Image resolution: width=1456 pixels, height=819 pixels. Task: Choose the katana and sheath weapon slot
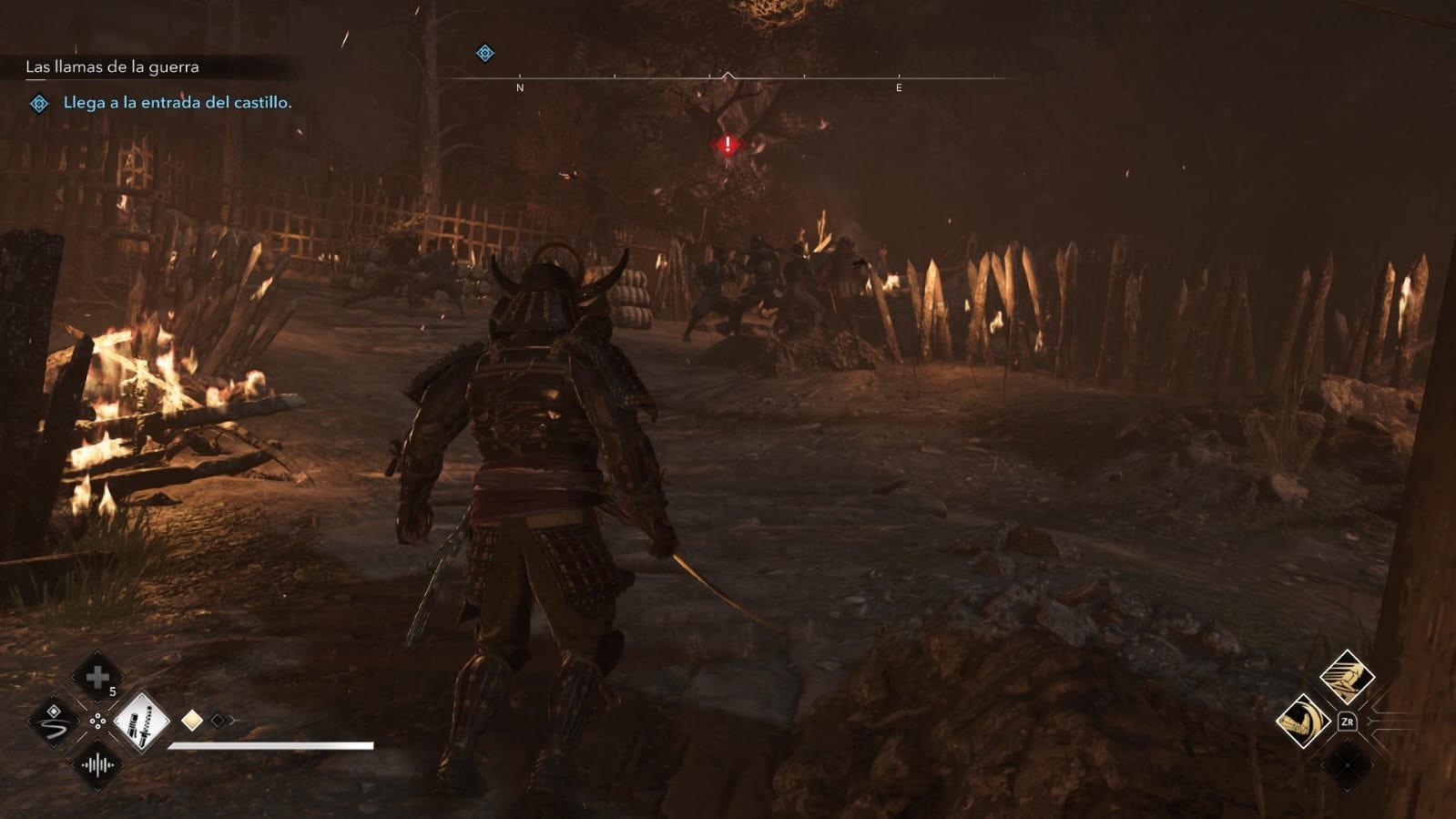coord(141,722)
